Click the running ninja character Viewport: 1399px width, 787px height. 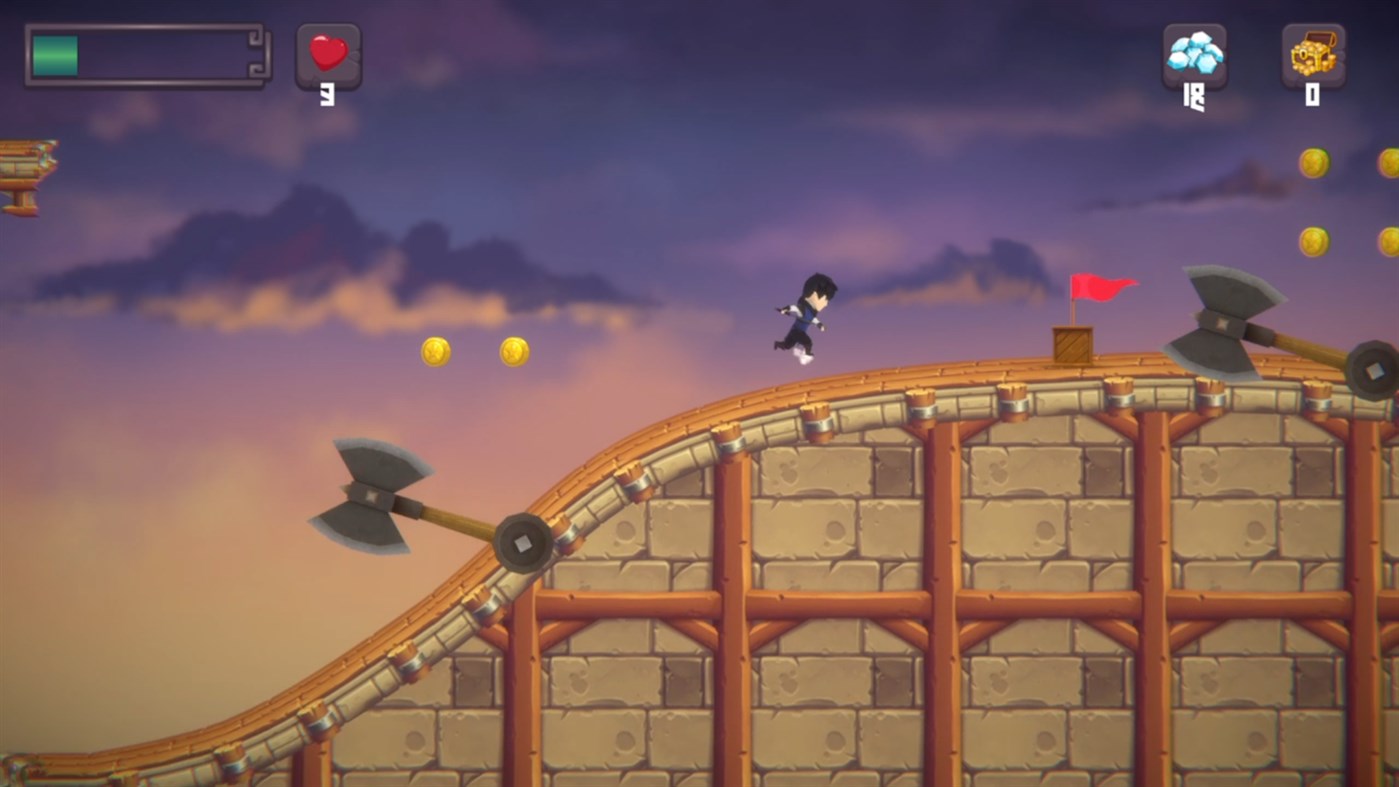805,315
